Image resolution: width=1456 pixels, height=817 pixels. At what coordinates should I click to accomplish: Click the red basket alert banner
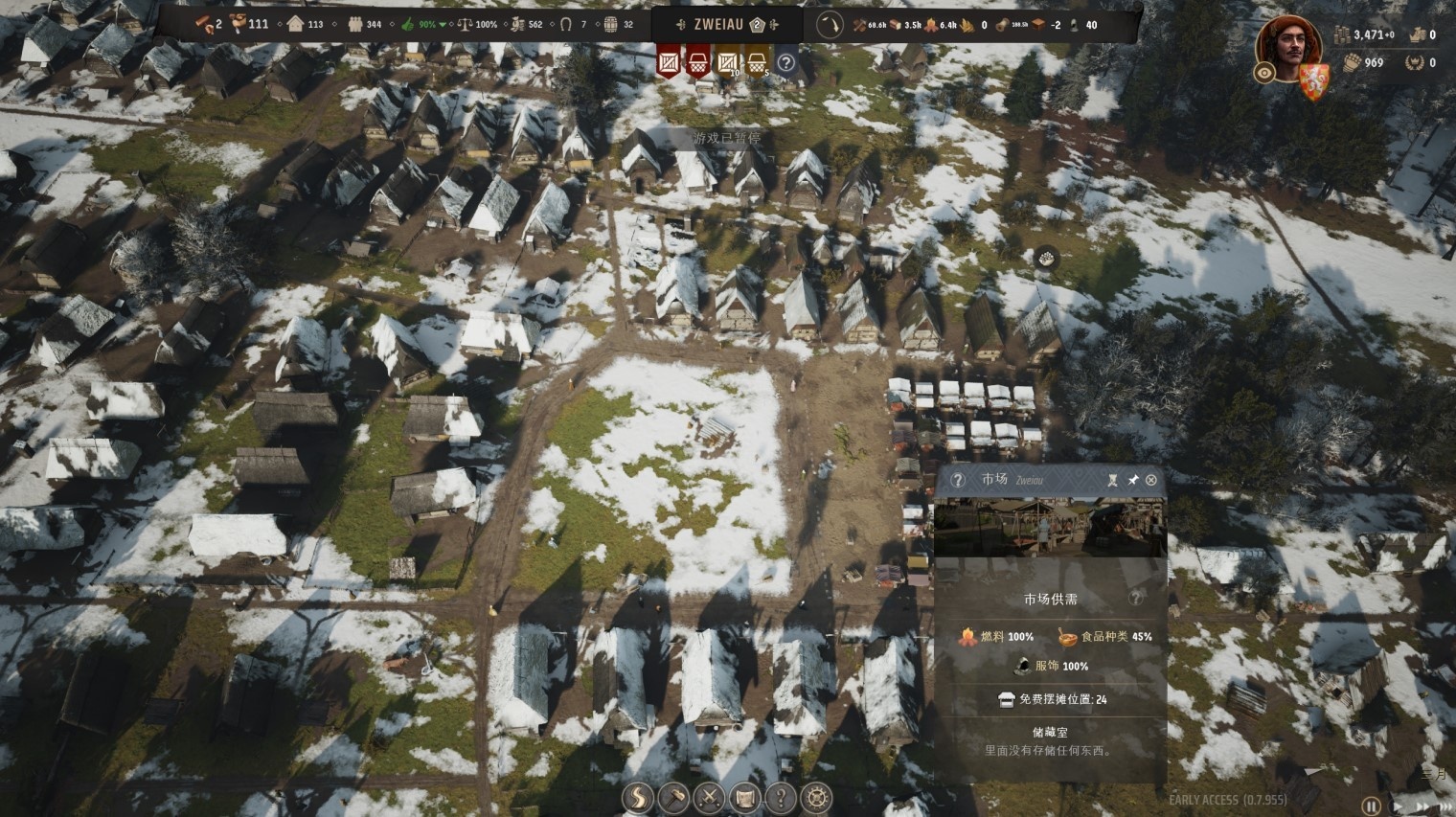(x=698, y=63)
